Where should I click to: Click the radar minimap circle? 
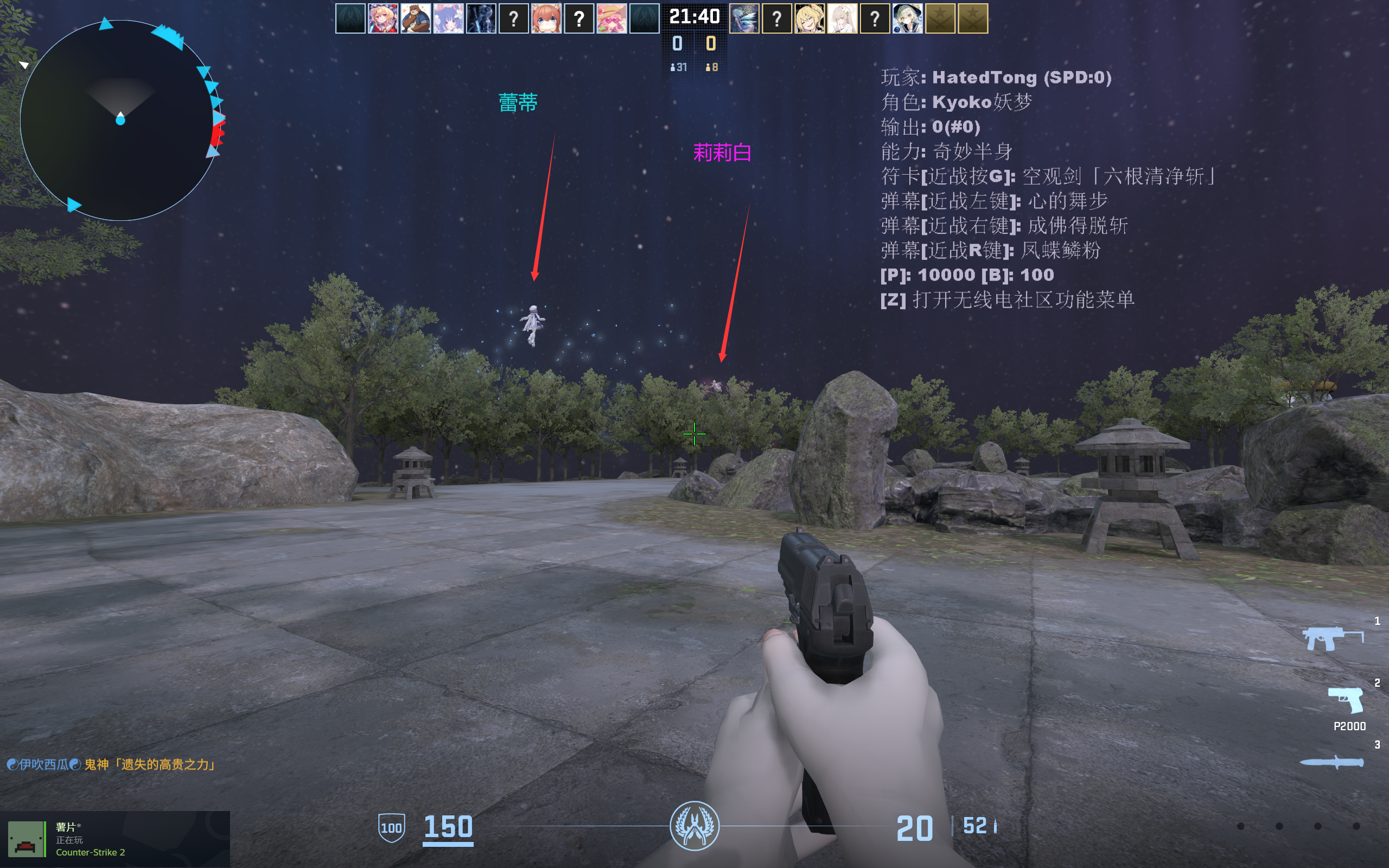tap(120, 120)
